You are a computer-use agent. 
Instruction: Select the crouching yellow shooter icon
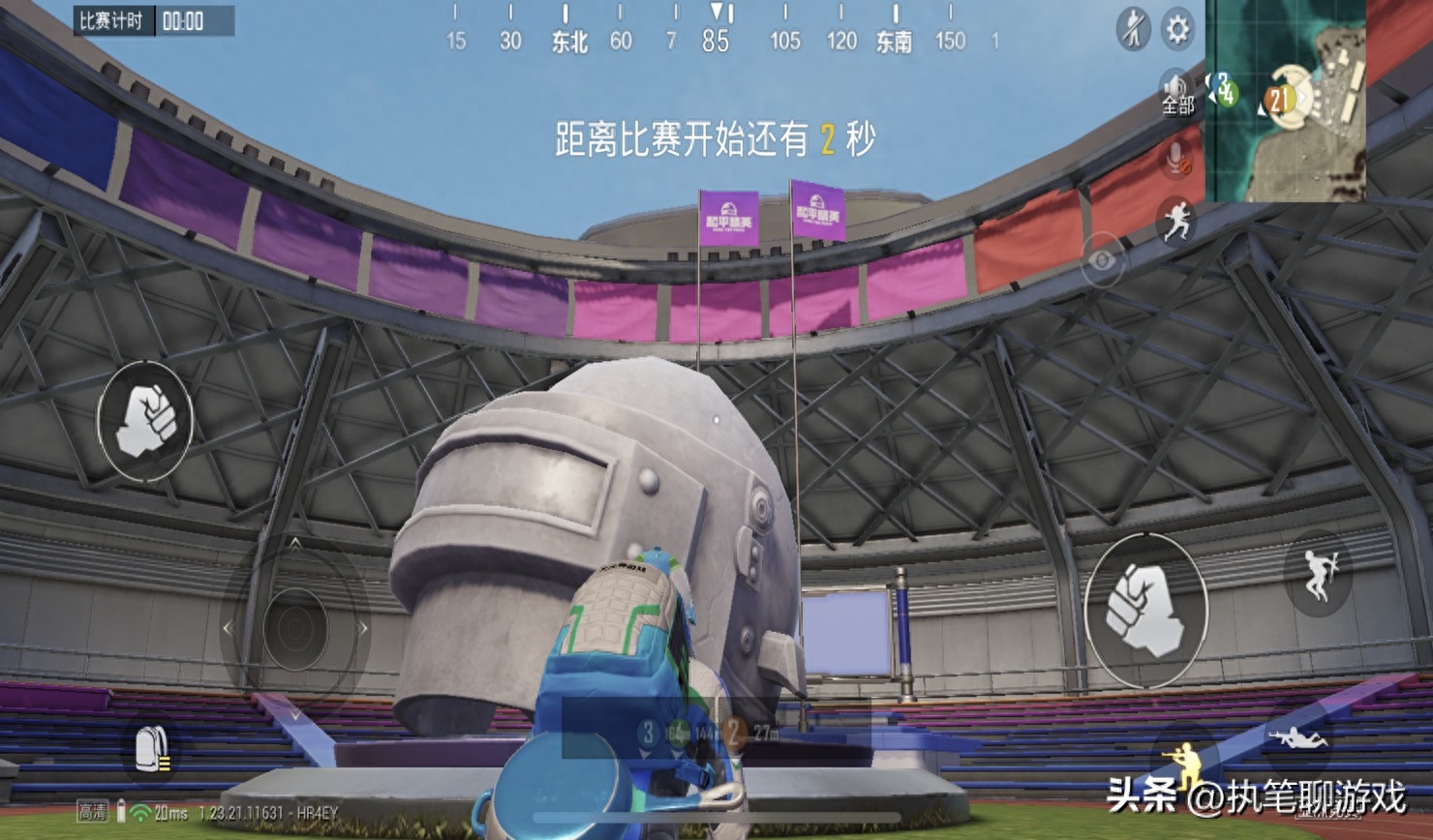click(x=1183, y=764)
